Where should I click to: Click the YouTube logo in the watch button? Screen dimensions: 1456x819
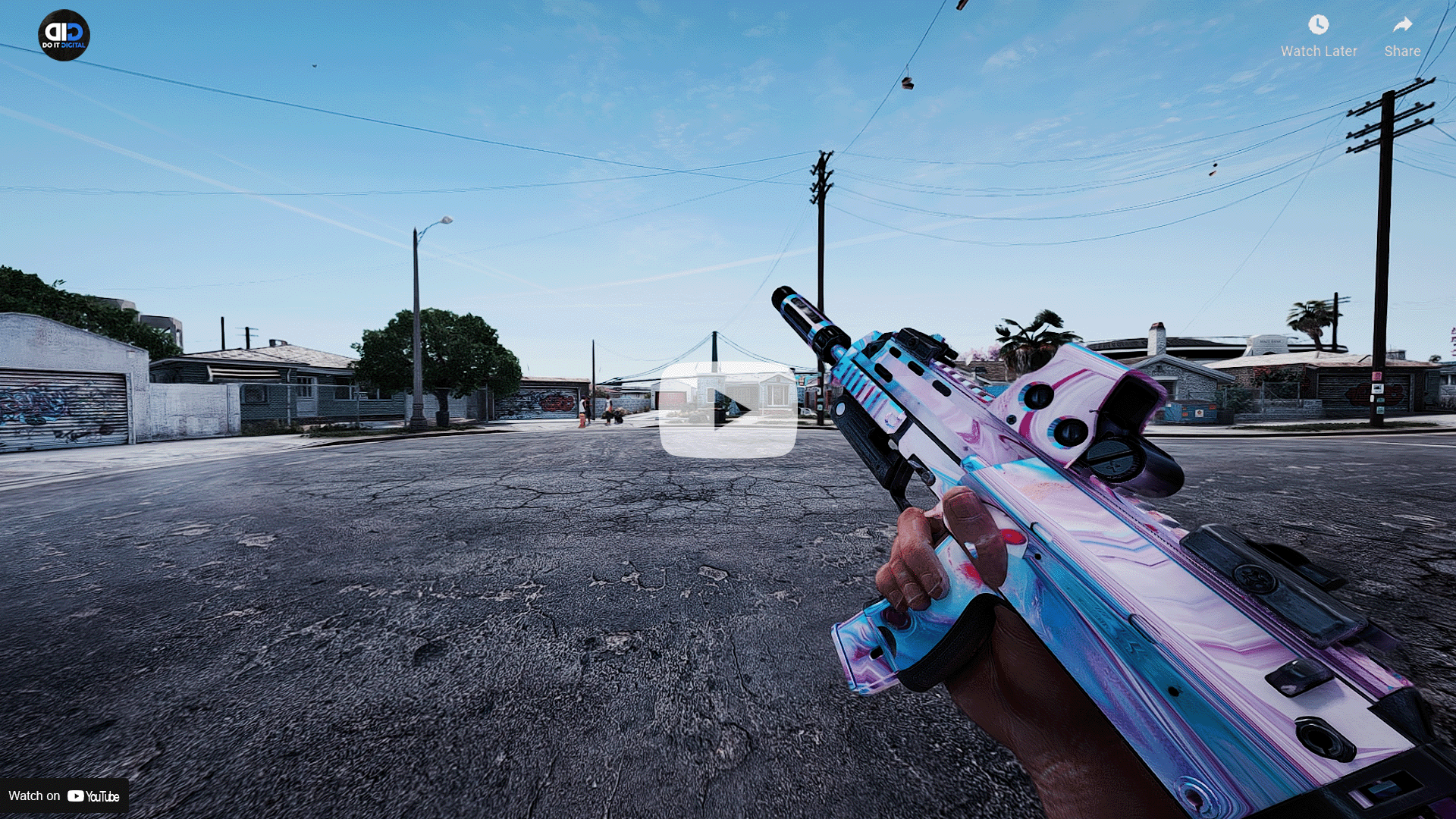(77, 796)
